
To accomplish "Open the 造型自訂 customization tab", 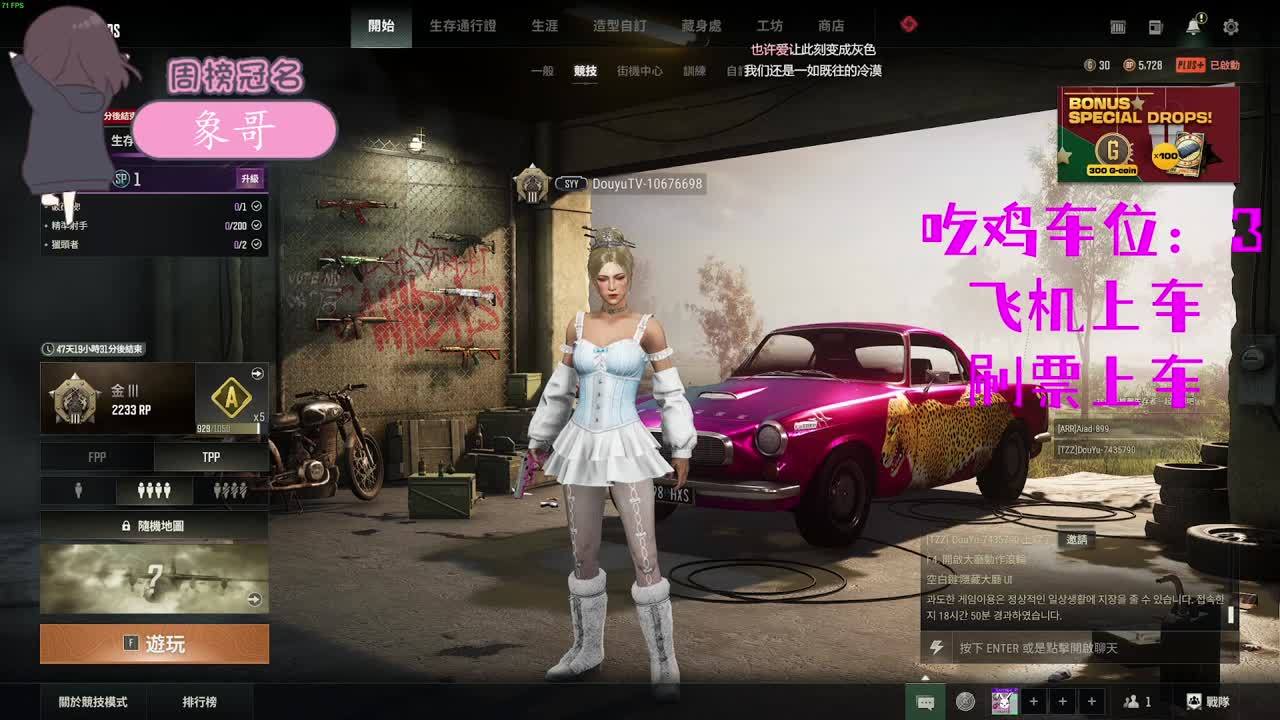I will 619,26.
